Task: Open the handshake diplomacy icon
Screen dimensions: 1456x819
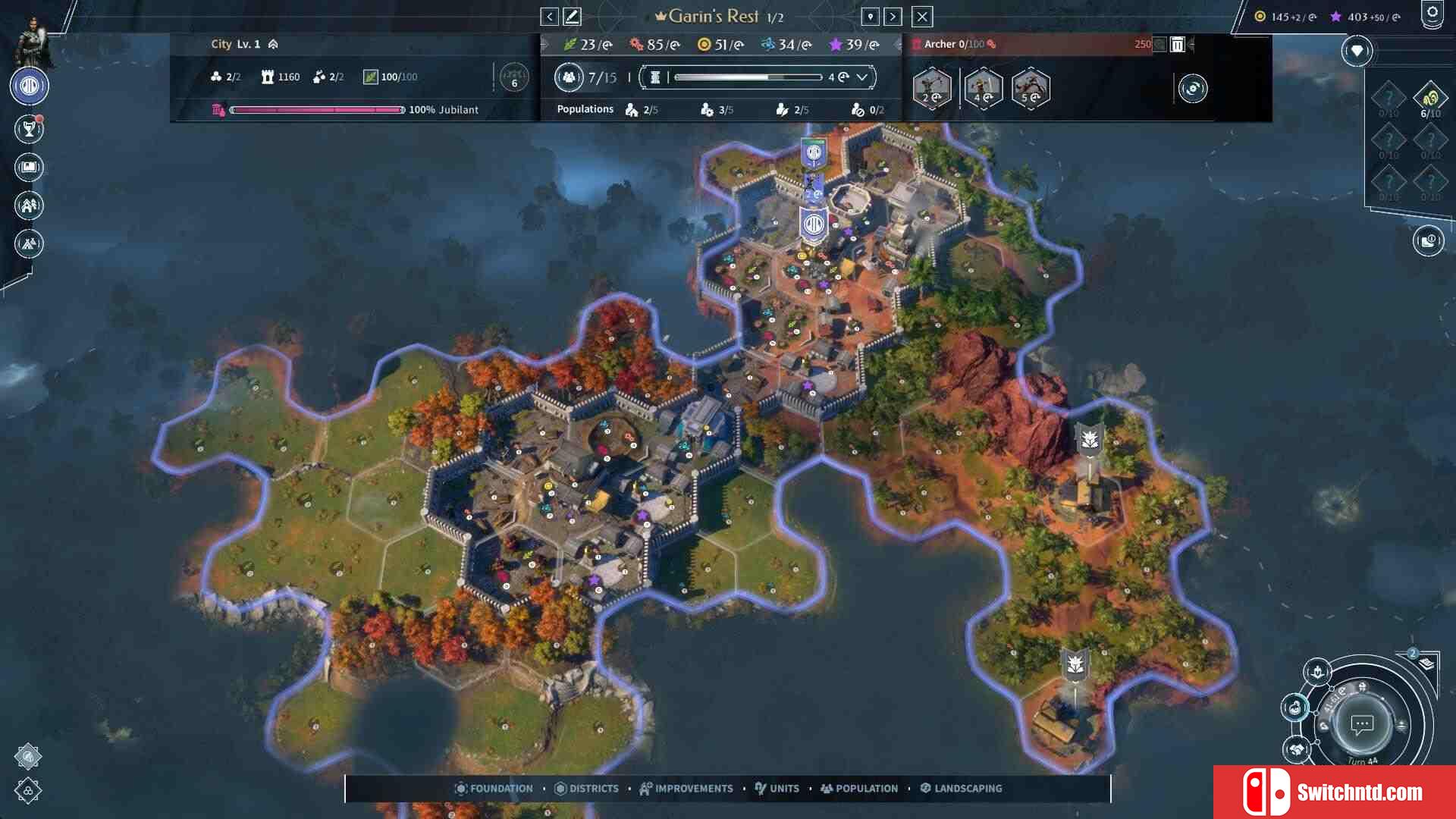Action: point(1297,749)
